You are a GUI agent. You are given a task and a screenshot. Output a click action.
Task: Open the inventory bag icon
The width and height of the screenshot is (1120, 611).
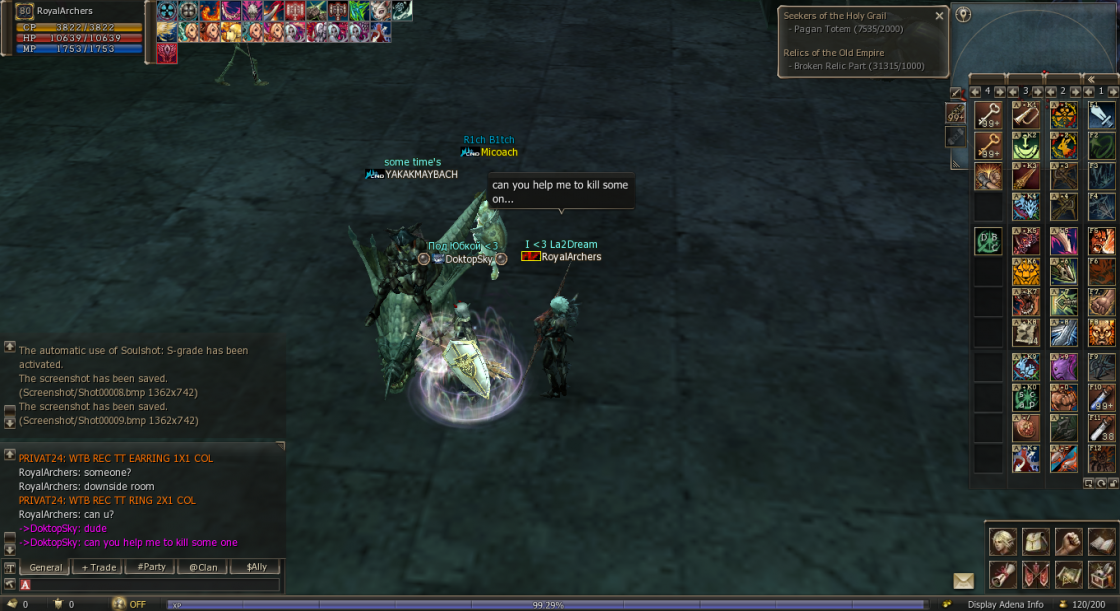[1036, 542]
